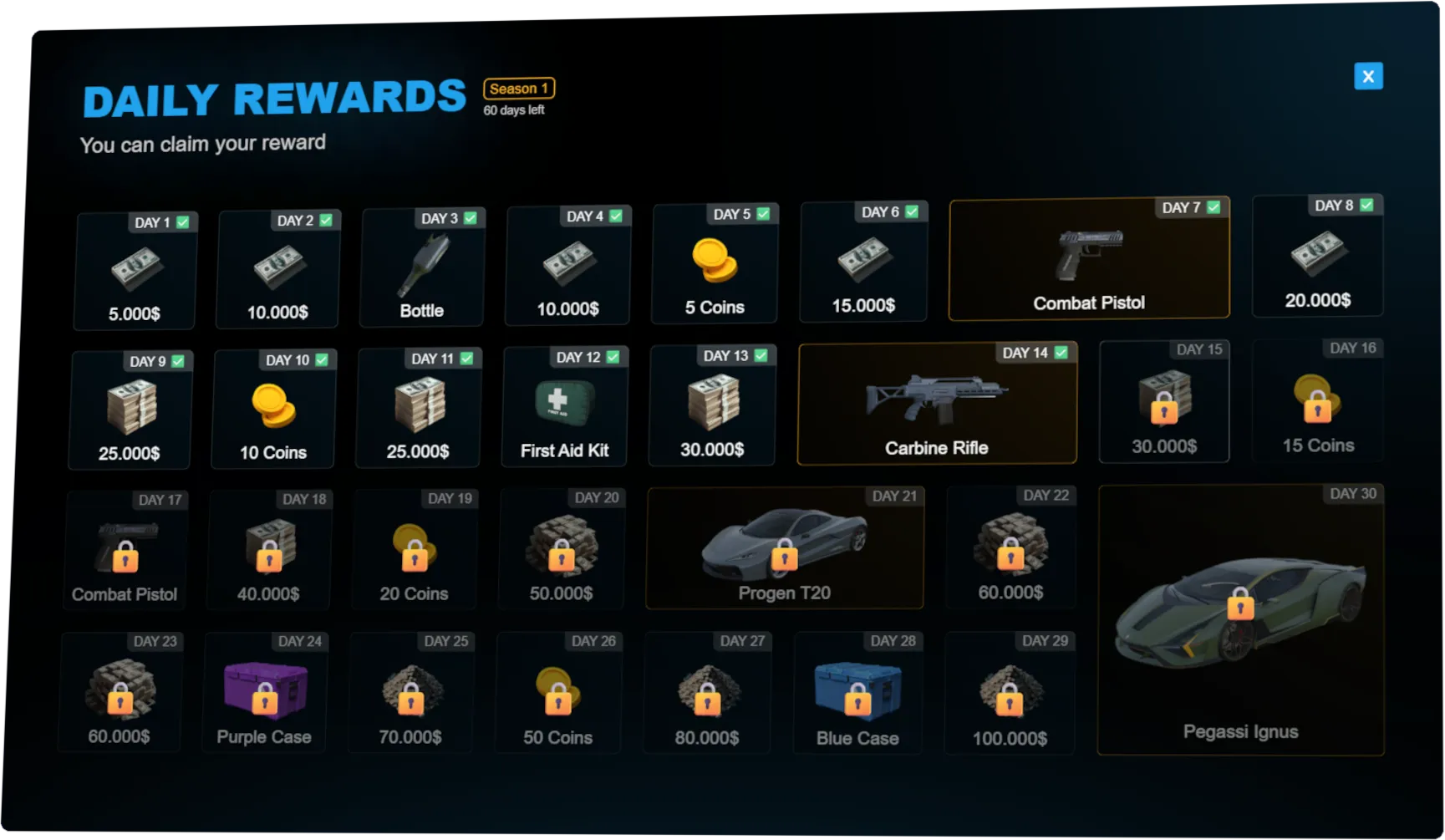Click the 5 Coins reward on Day 5
The width and height of the screenshot is (1445, 840).
point(715,263)
